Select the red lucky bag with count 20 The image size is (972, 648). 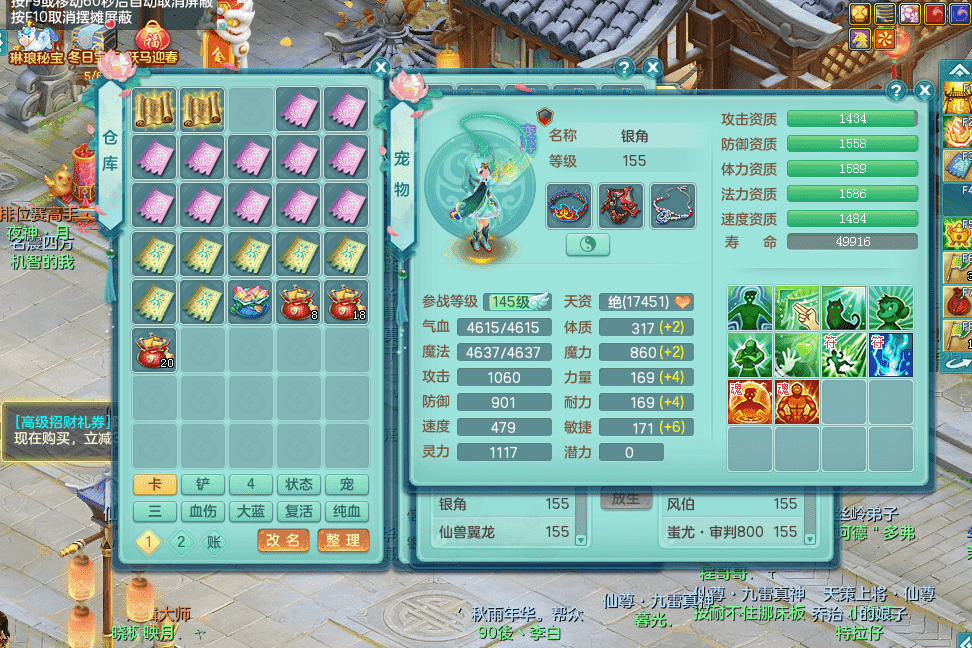point(155,350)
